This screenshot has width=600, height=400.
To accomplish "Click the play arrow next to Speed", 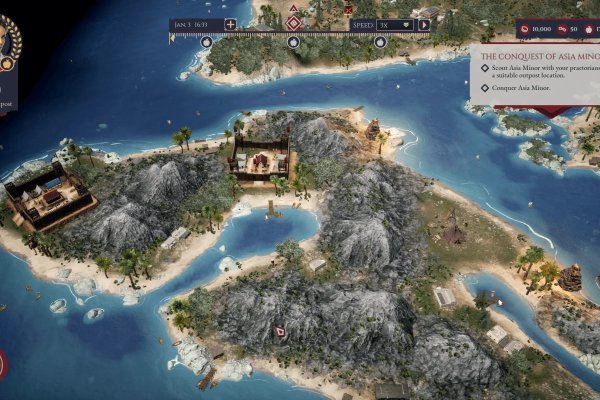I will [424, 24].
